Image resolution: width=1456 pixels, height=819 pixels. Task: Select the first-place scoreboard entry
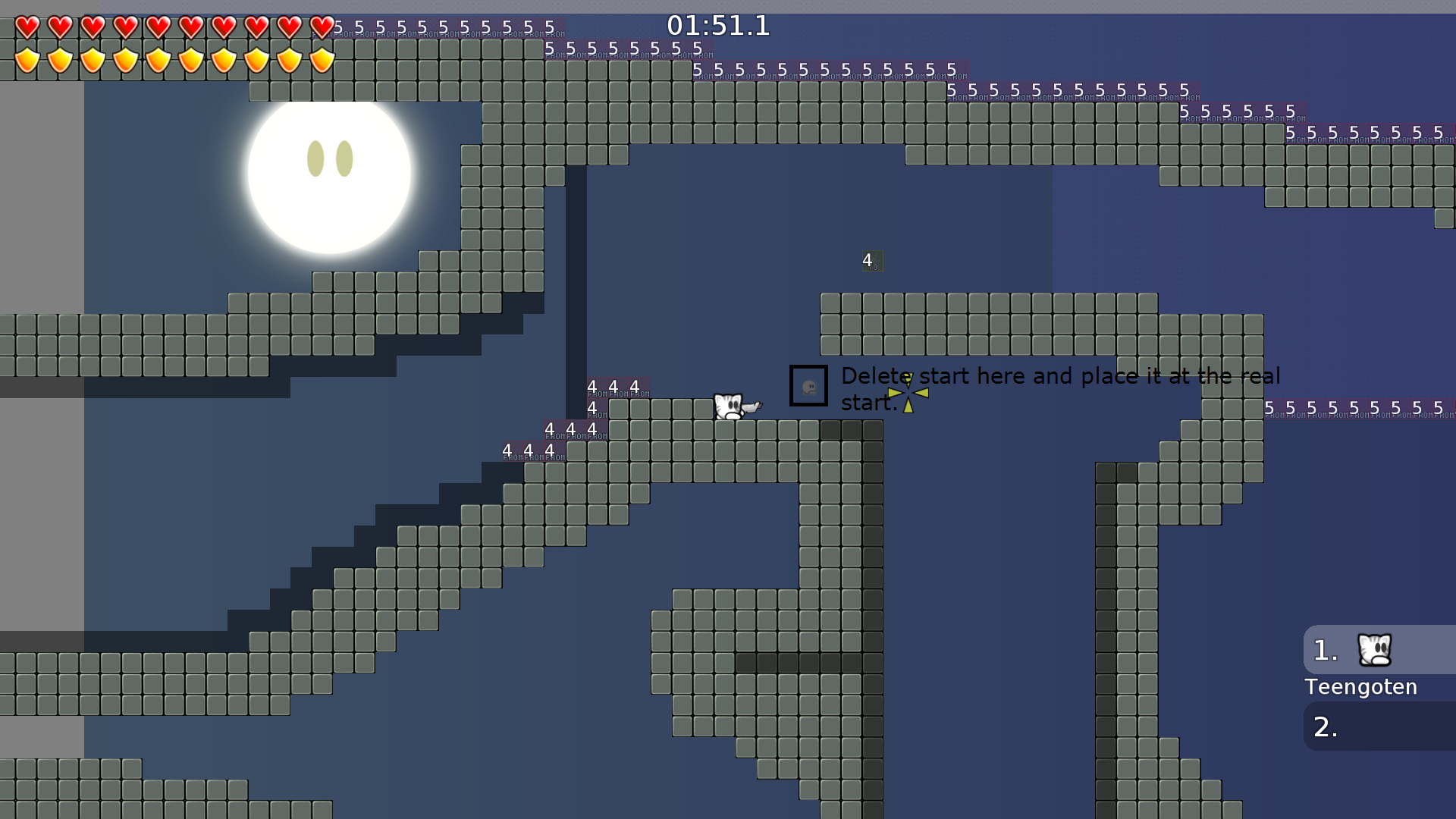1380,650
